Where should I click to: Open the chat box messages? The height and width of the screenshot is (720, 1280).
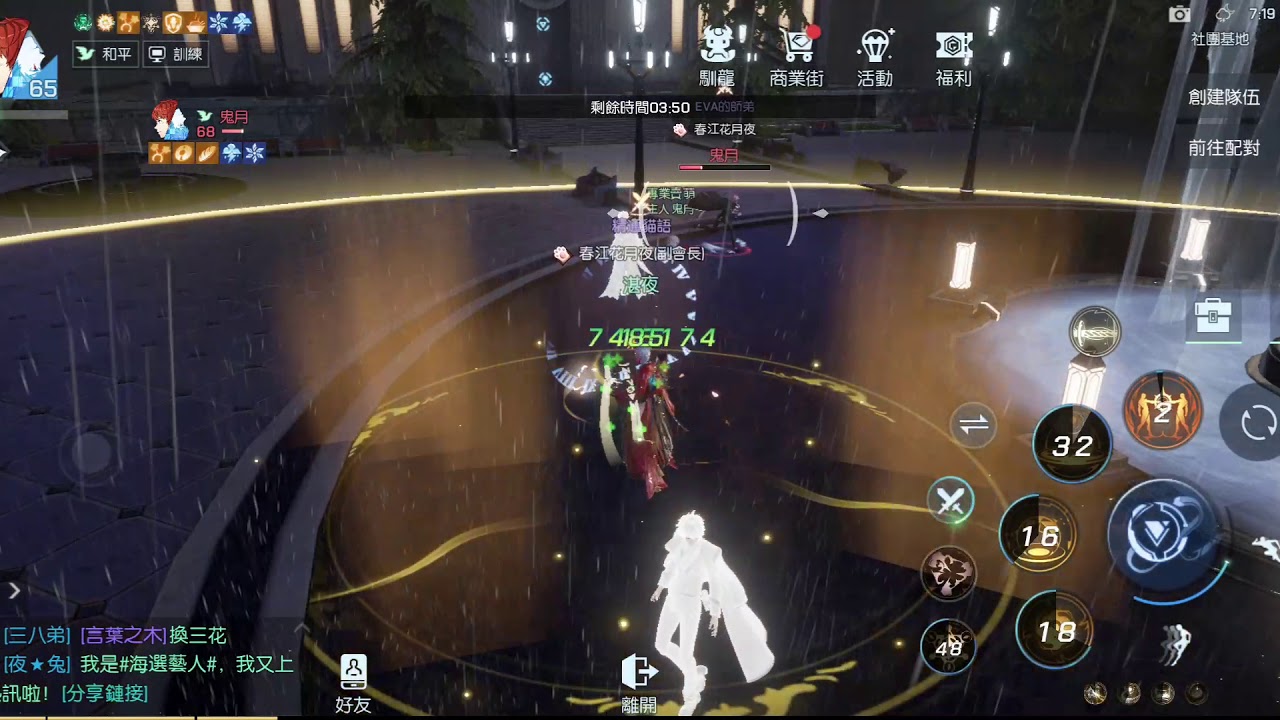[150, 664]
